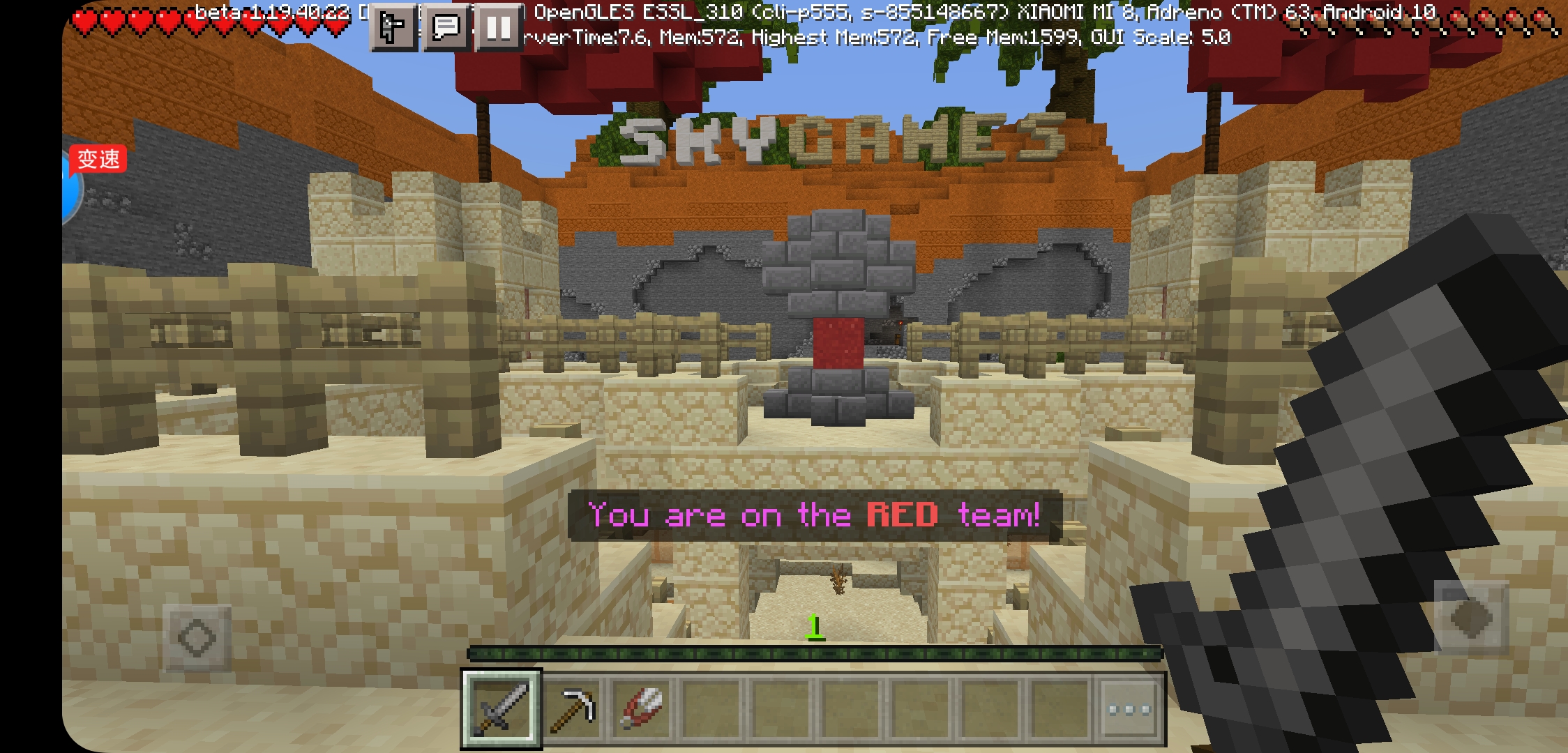The height and width of the screenshot is (753, 1568).
Task: Tap the movement joystick pad
Action: (197, 637)
